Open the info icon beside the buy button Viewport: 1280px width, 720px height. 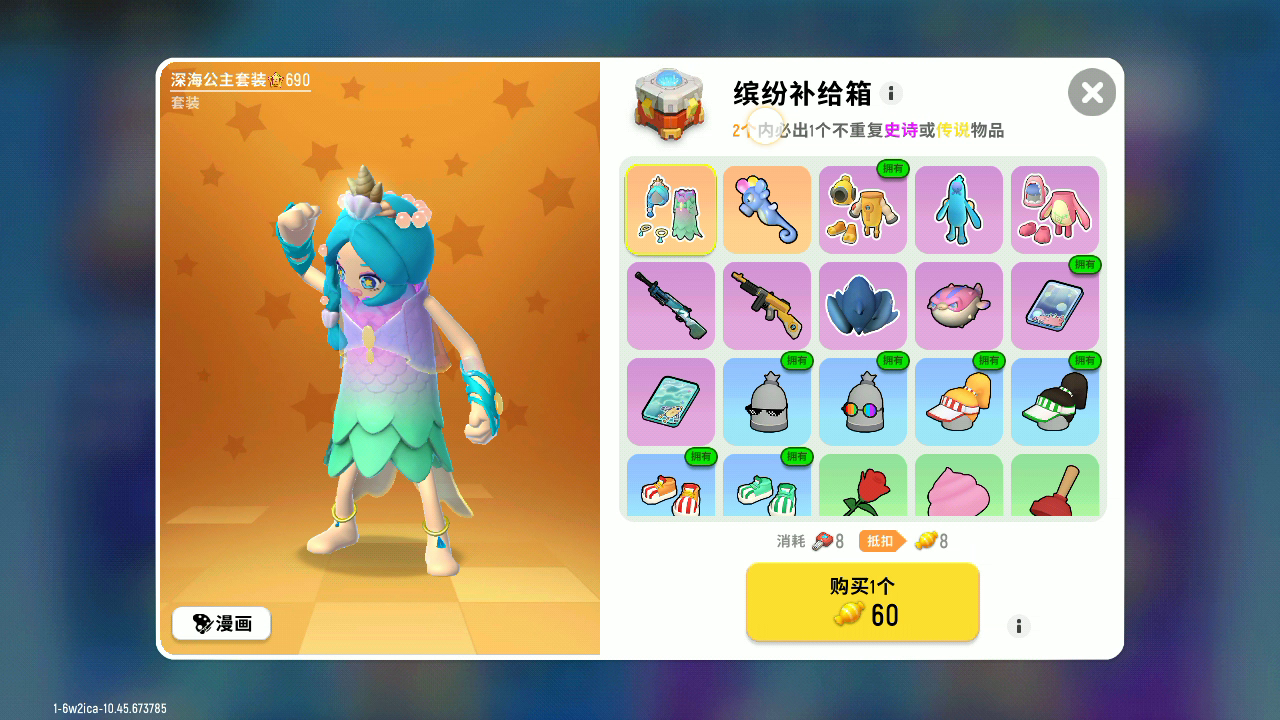coord(1019,626)
